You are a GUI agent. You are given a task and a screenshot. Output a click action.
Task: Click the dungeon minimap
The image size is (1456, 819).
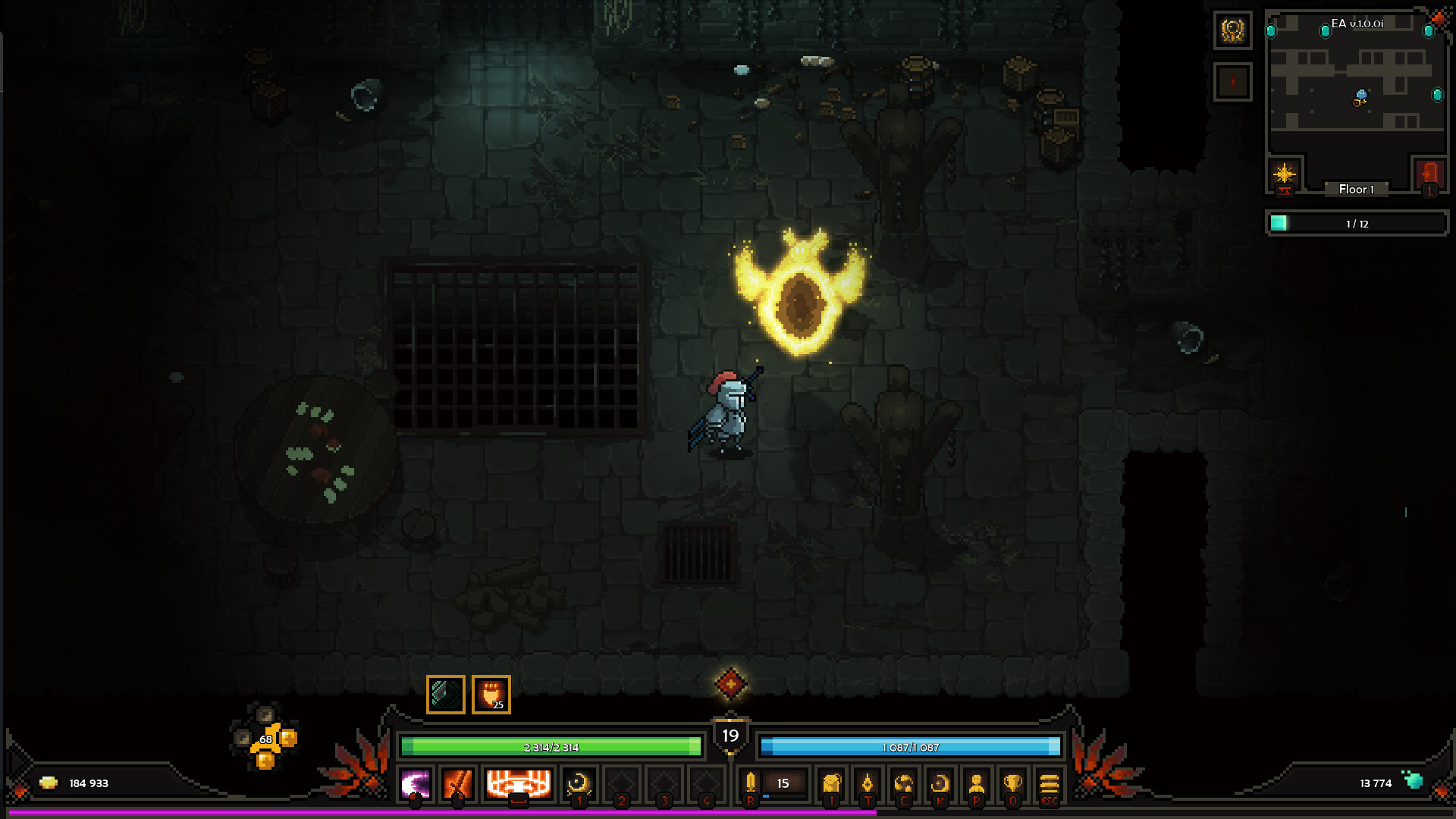[x=1357, y=87]
